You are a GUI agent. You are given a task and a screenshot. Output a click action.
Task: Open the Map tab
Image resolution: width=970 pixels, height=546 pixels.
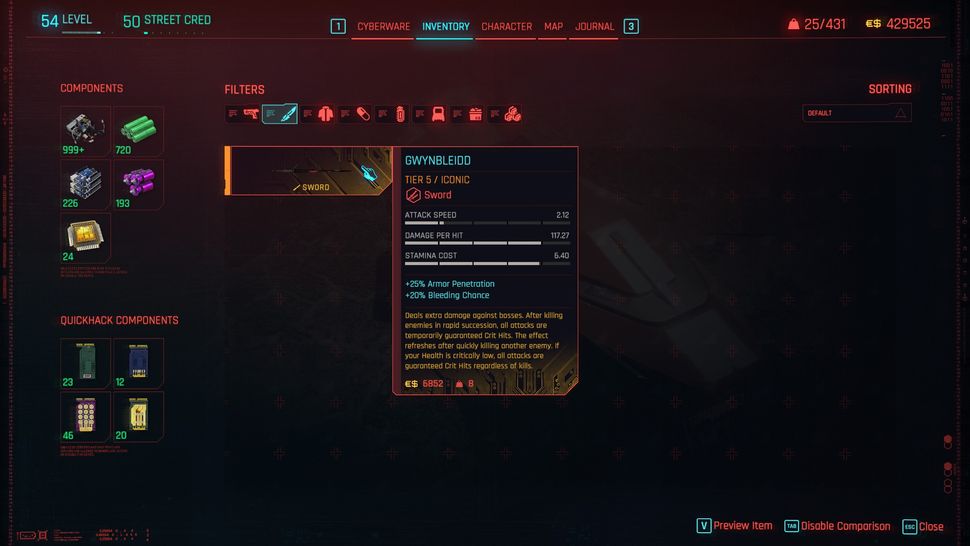(x=553, y=27)
